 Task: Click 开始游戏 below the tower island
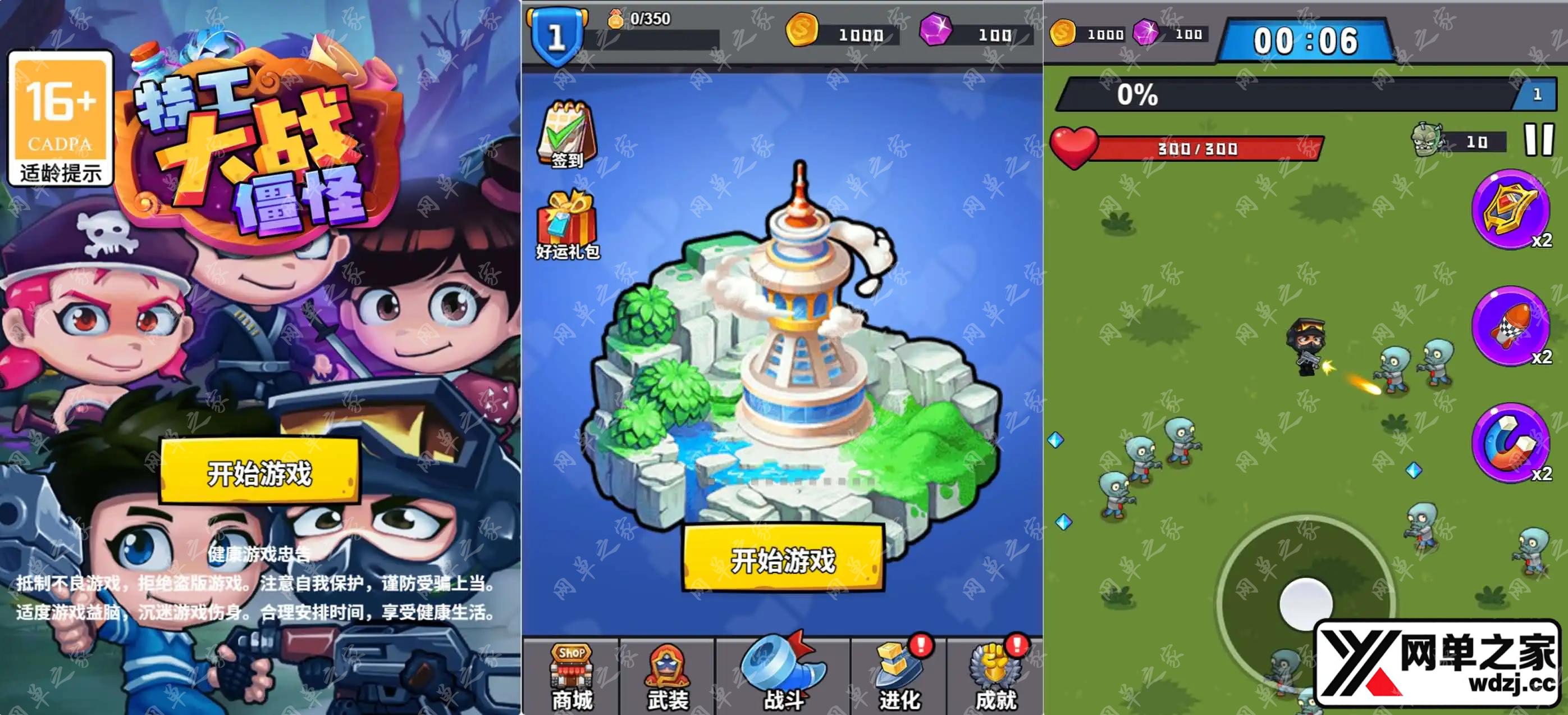coord(783,558)
